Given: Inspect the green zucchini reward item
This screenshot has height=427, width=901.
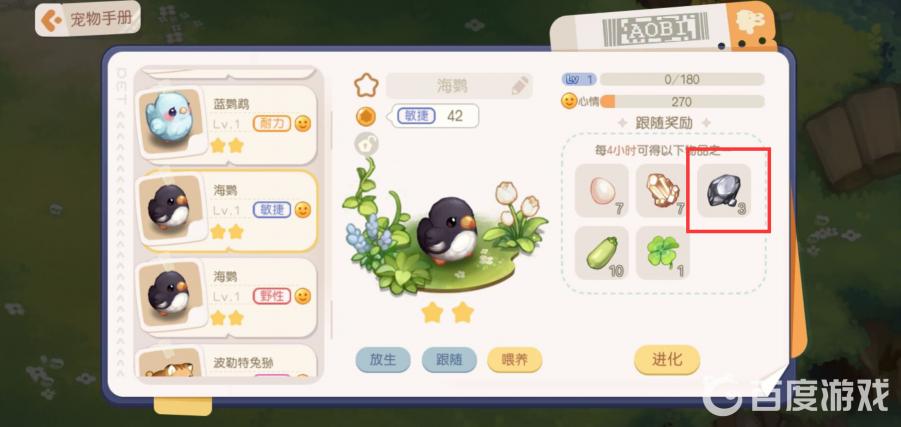Looking at the screenshot, I should [602, 252].
